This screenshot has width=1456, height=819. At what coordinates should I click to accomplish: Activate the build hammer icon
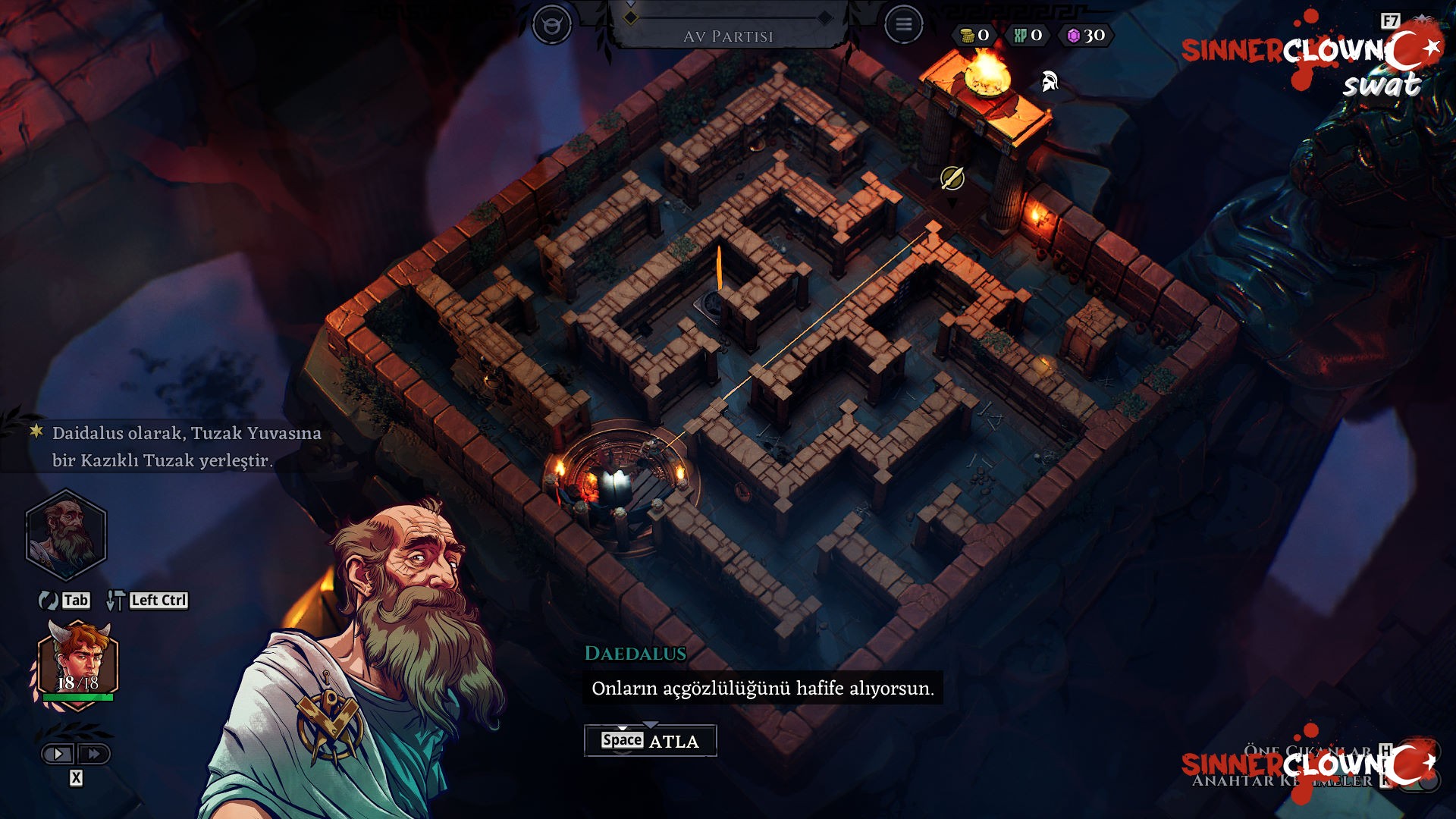point(115,601)
